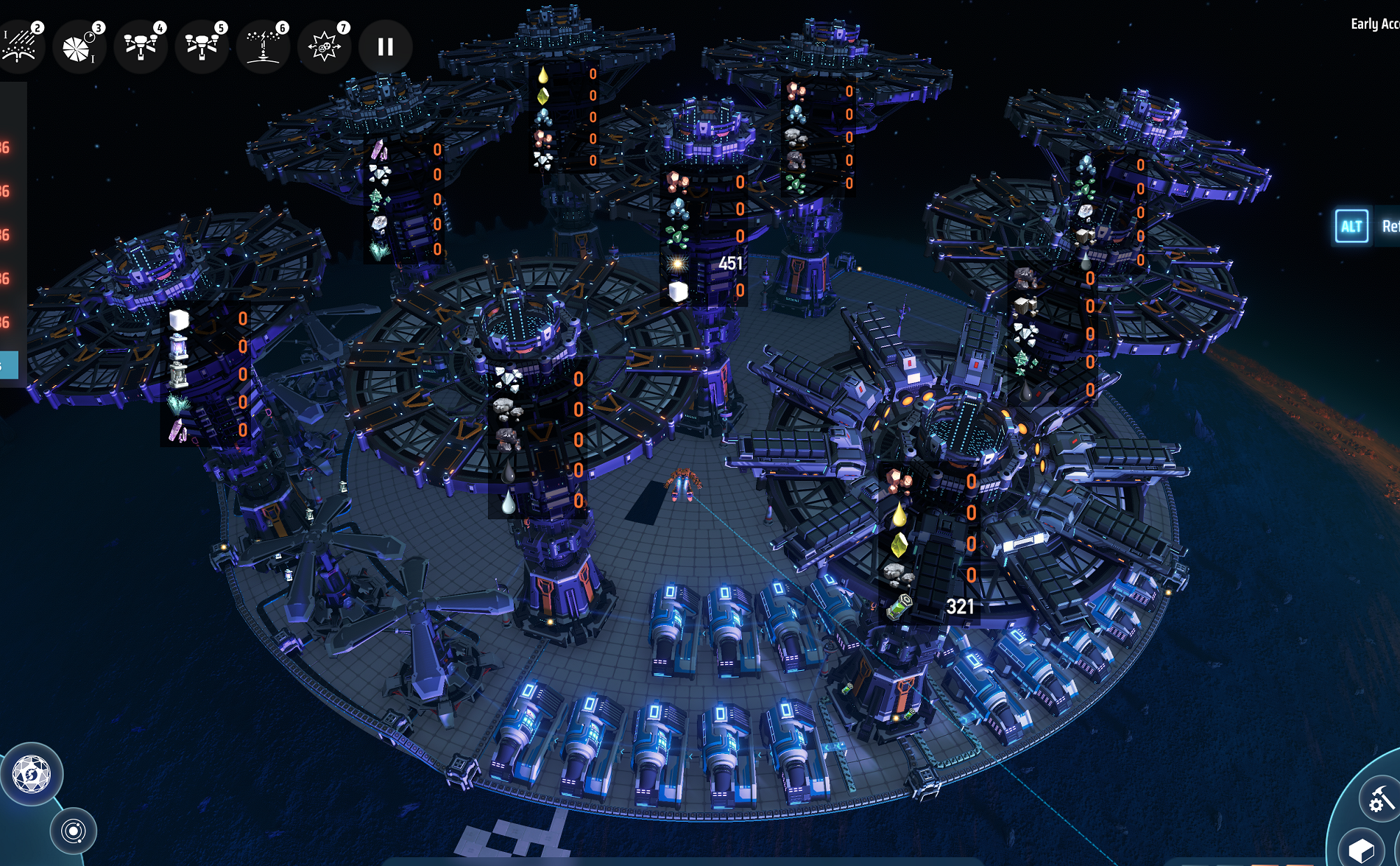Image resolution: width=1400 pixels, height=866 pixels.
Task: Open the orbit star map button
Action: coord(73,831)
